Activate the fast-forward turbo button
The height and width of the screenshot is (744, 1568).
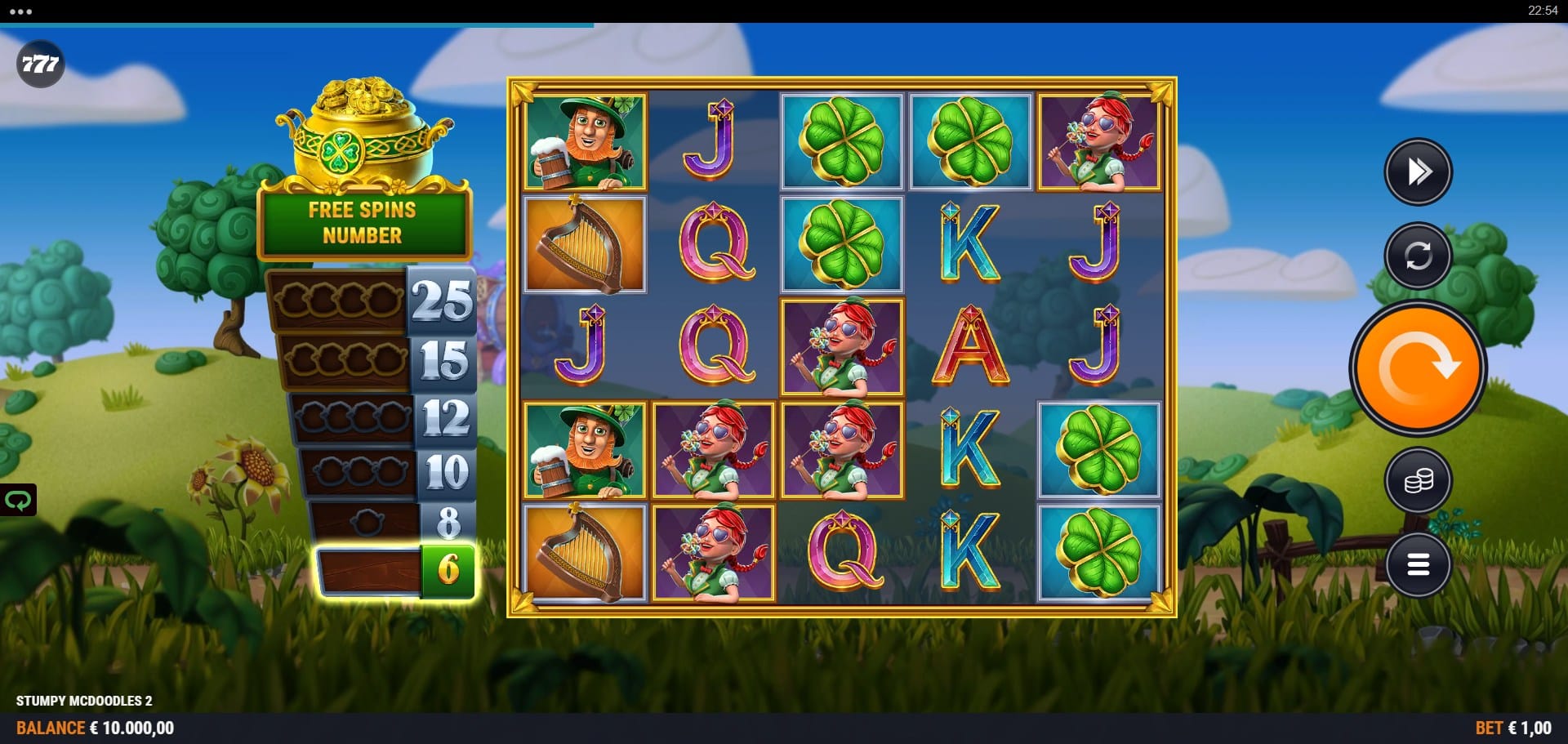(x=1418, y=172)
